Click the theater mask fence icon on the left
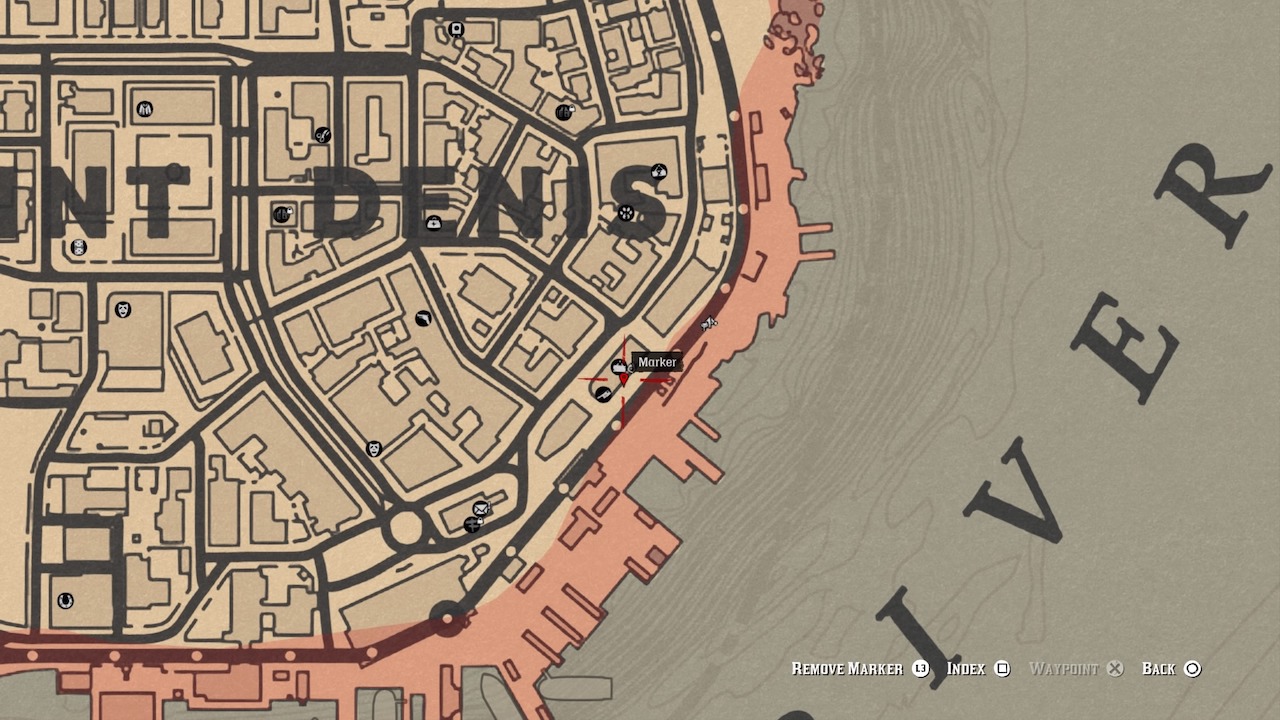The height and width of the screenshot is (720, 1280). pos(122,311)
